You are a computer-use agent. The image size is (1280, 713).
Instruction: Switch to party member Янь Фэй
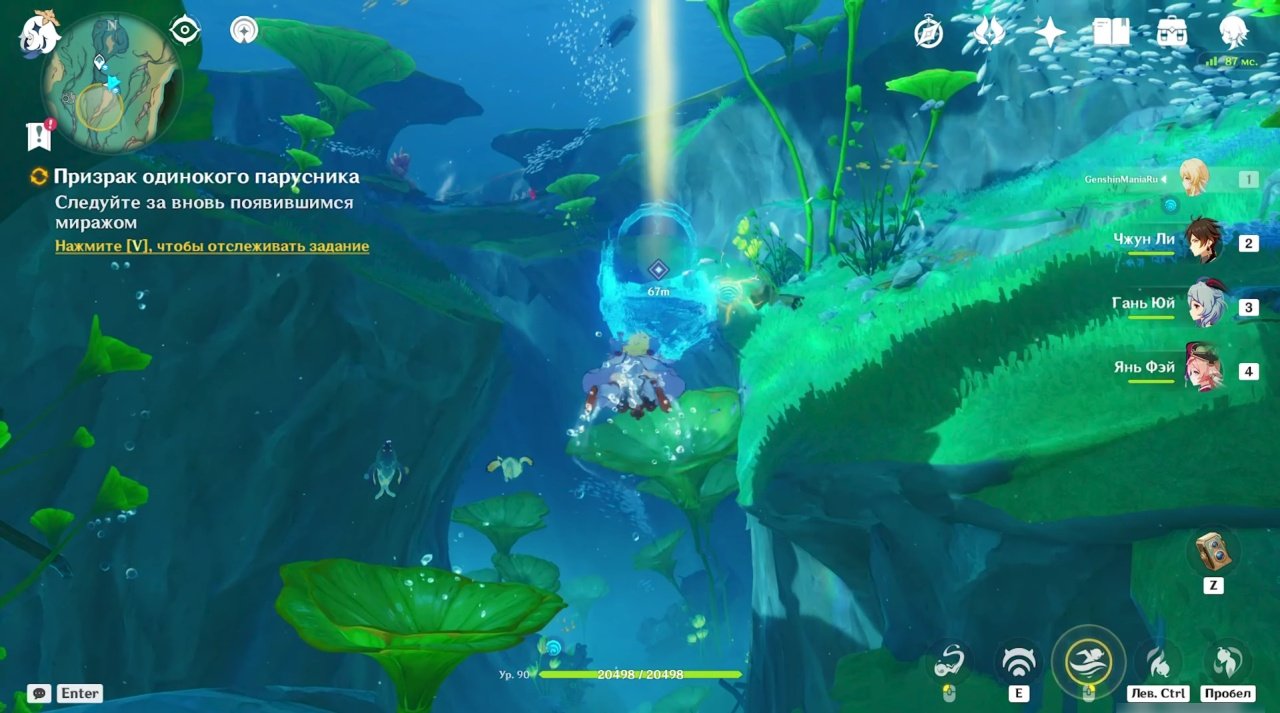pos(1203,370)
